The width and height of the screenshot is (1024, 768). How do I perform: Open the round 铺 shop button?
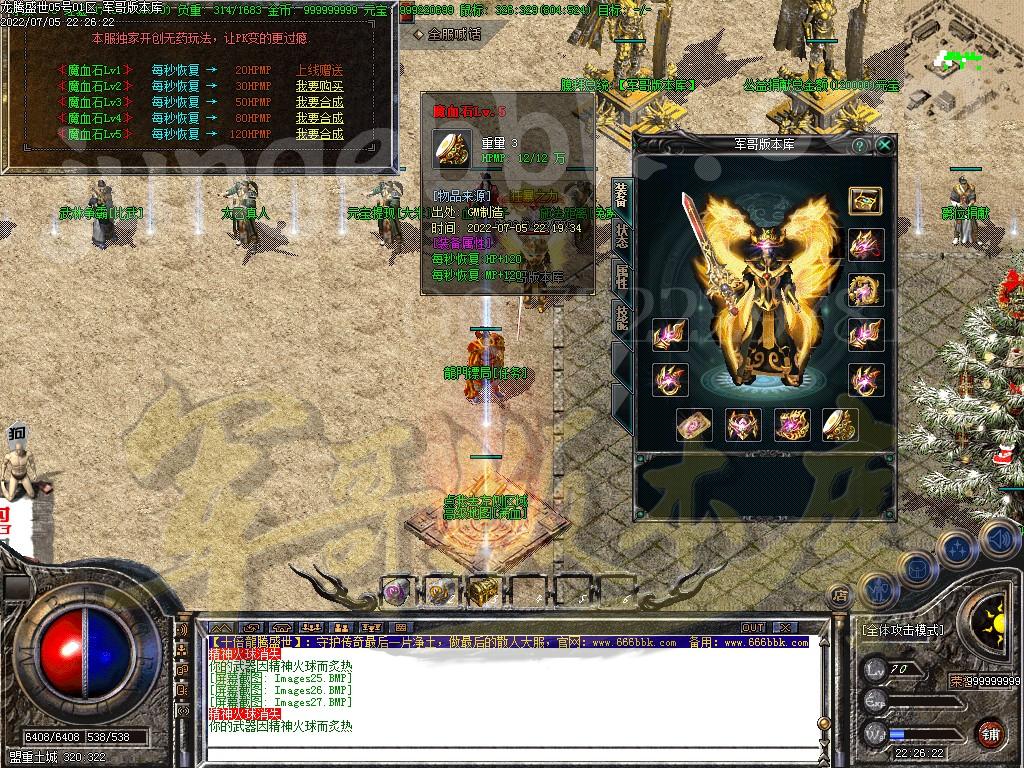989,733
